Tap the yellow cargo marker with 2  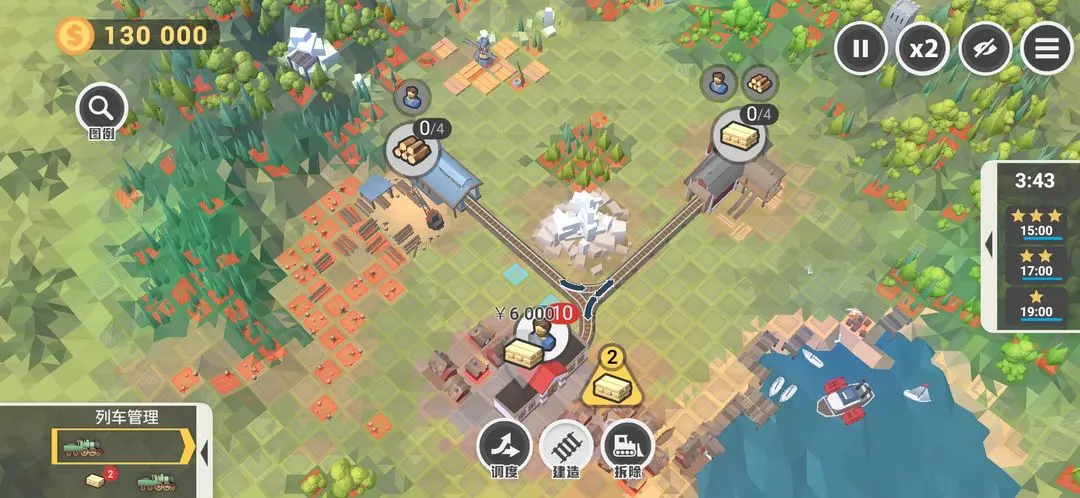[x=610, y=377]
